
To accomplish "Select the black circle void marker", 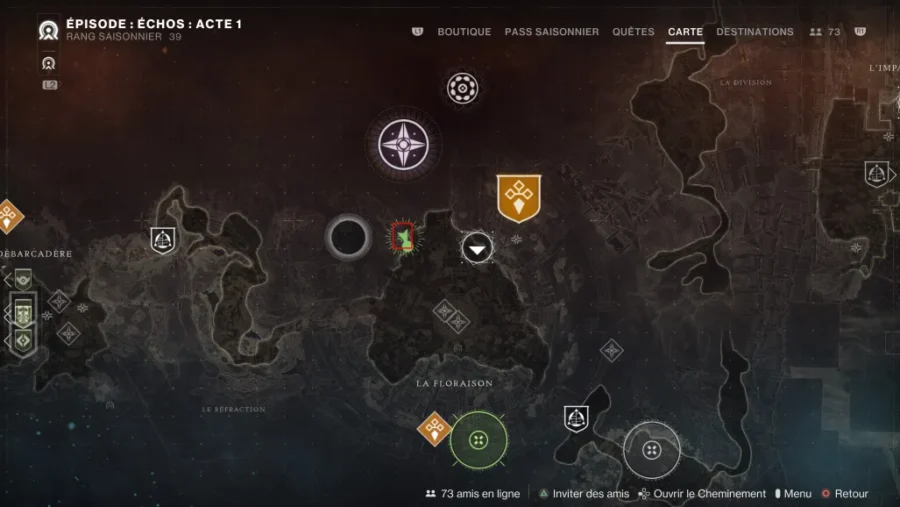I will click(348, 238).
